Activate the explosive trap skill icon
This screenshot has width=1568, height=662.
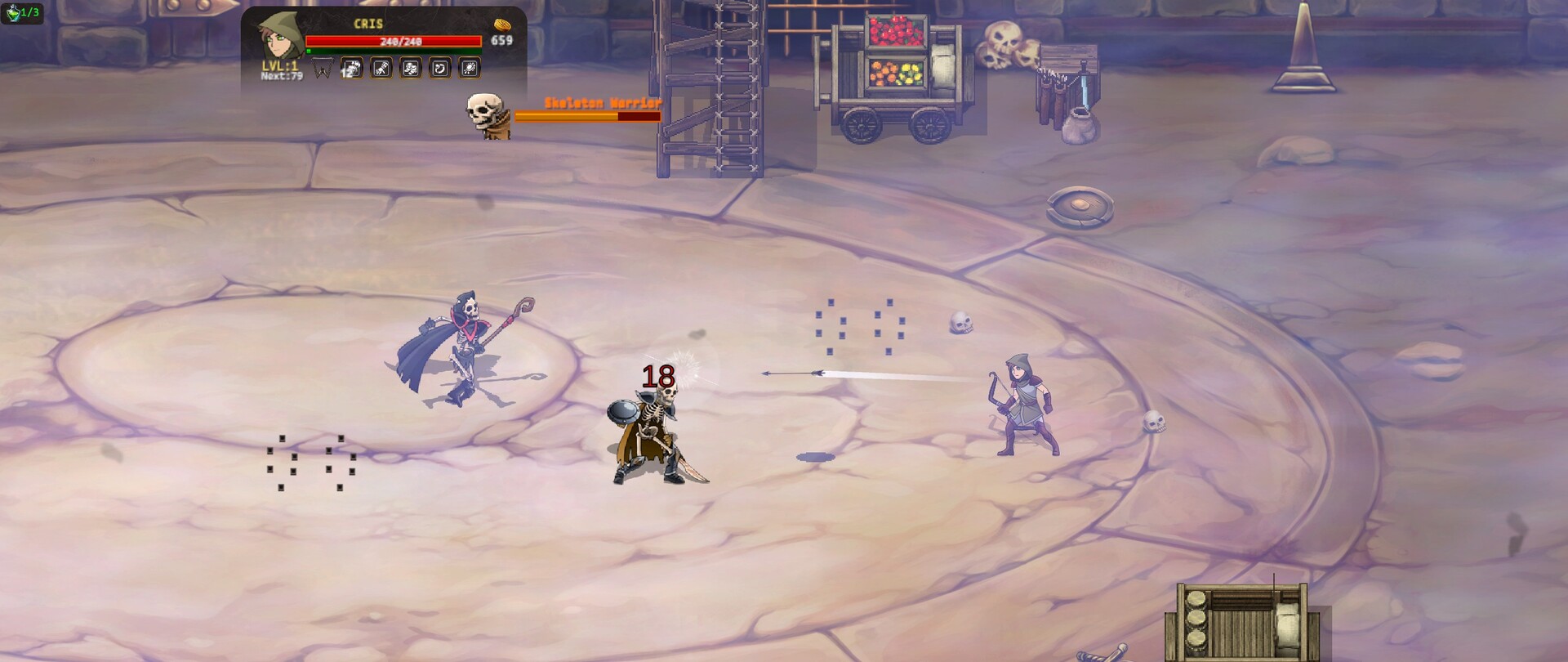468,68
